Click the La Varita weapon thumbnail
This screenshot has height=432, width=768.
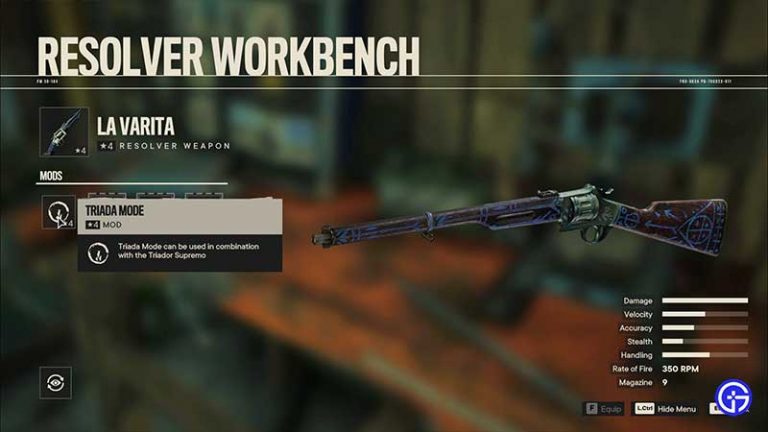64,132
